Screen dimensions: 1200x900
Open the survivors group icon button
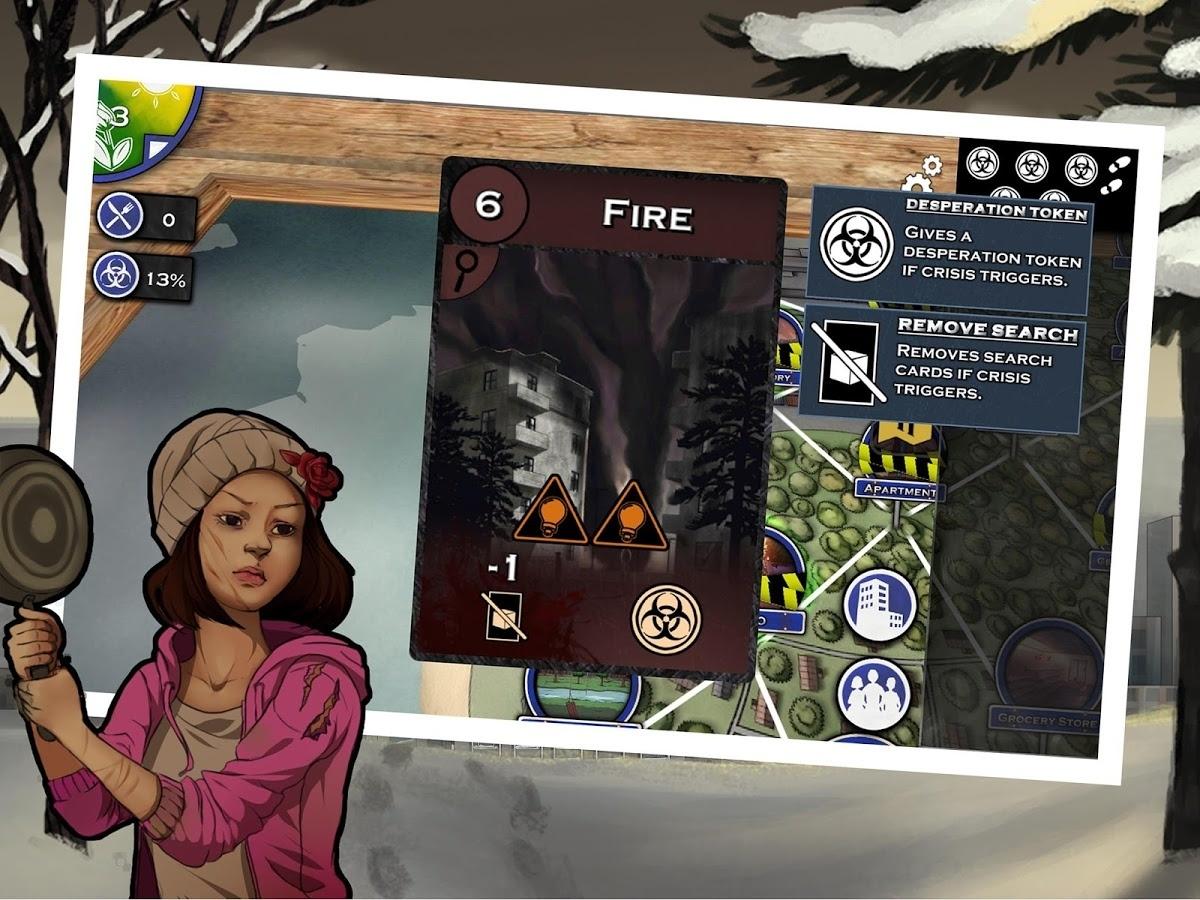(874, 693)
